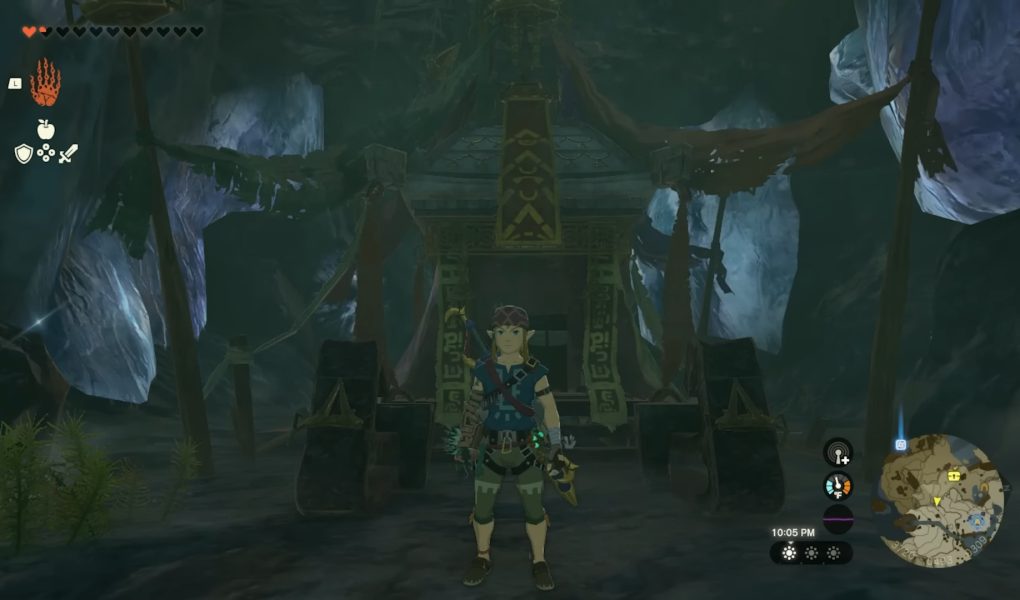Check the temperature gauge icon
This screenshot has height=600, width=1020.
(x=837, y=486)
